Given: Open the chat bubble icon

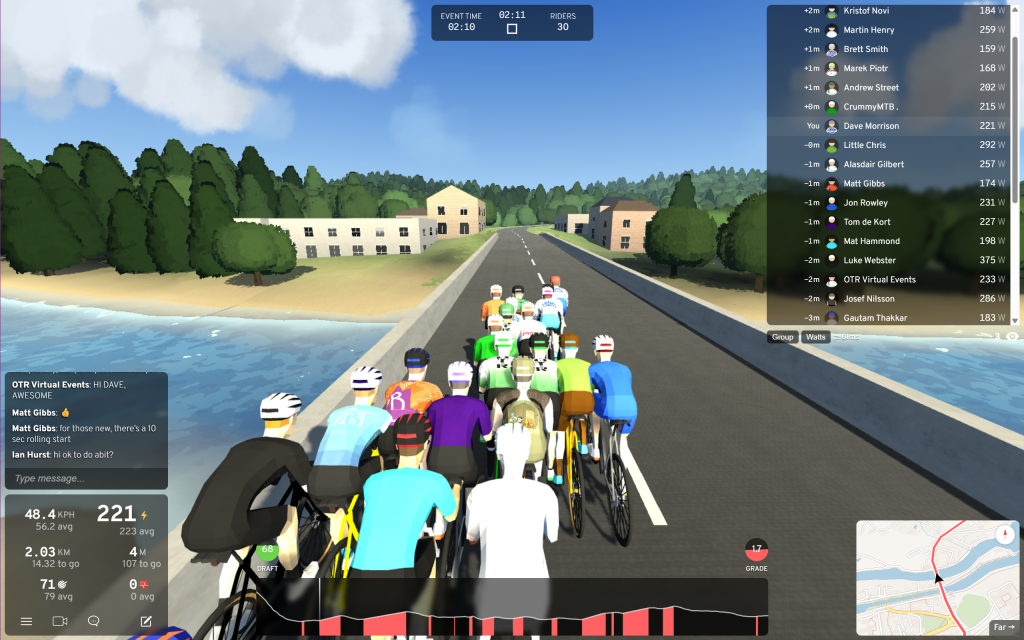Looking at the screenshot, I should [x=94, y=621].
